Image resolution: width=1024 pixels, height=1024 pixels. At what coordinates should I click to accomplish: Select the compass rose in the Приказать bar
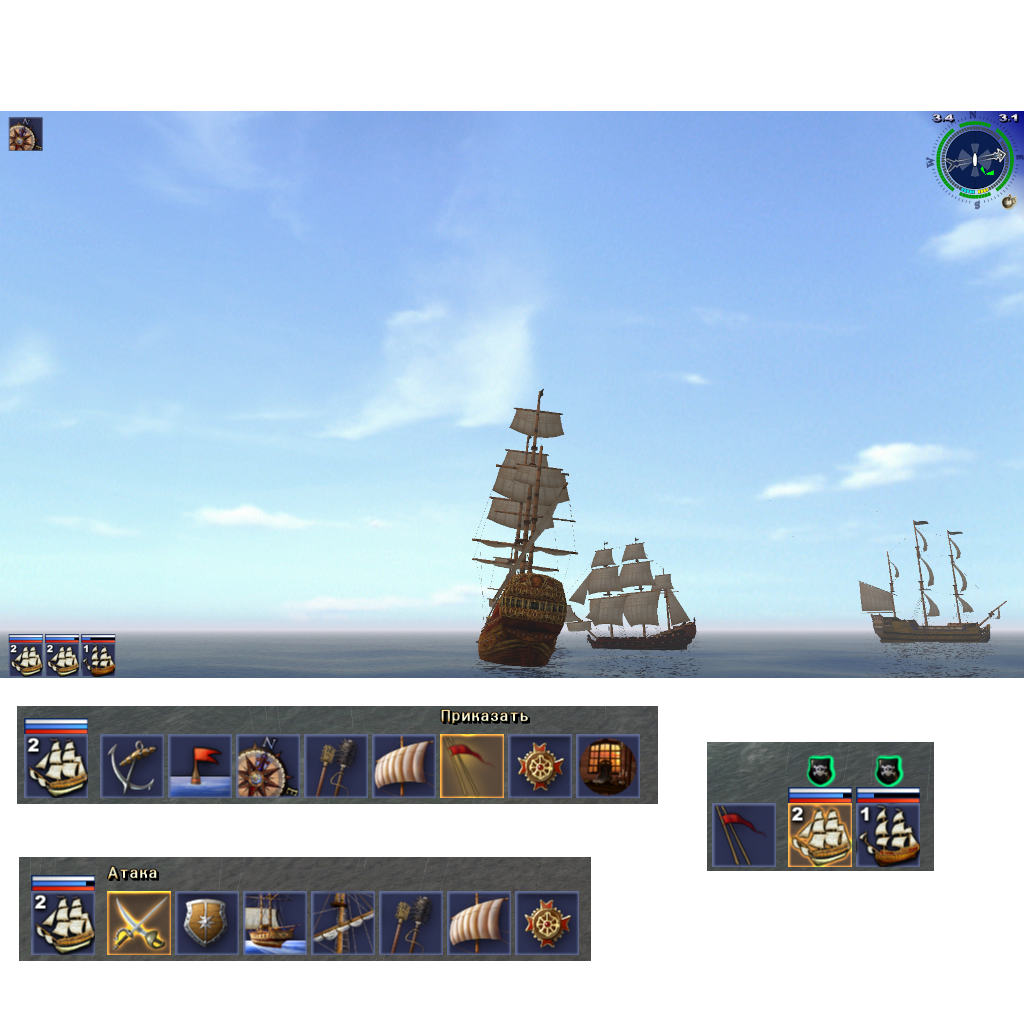click(268, 767)
